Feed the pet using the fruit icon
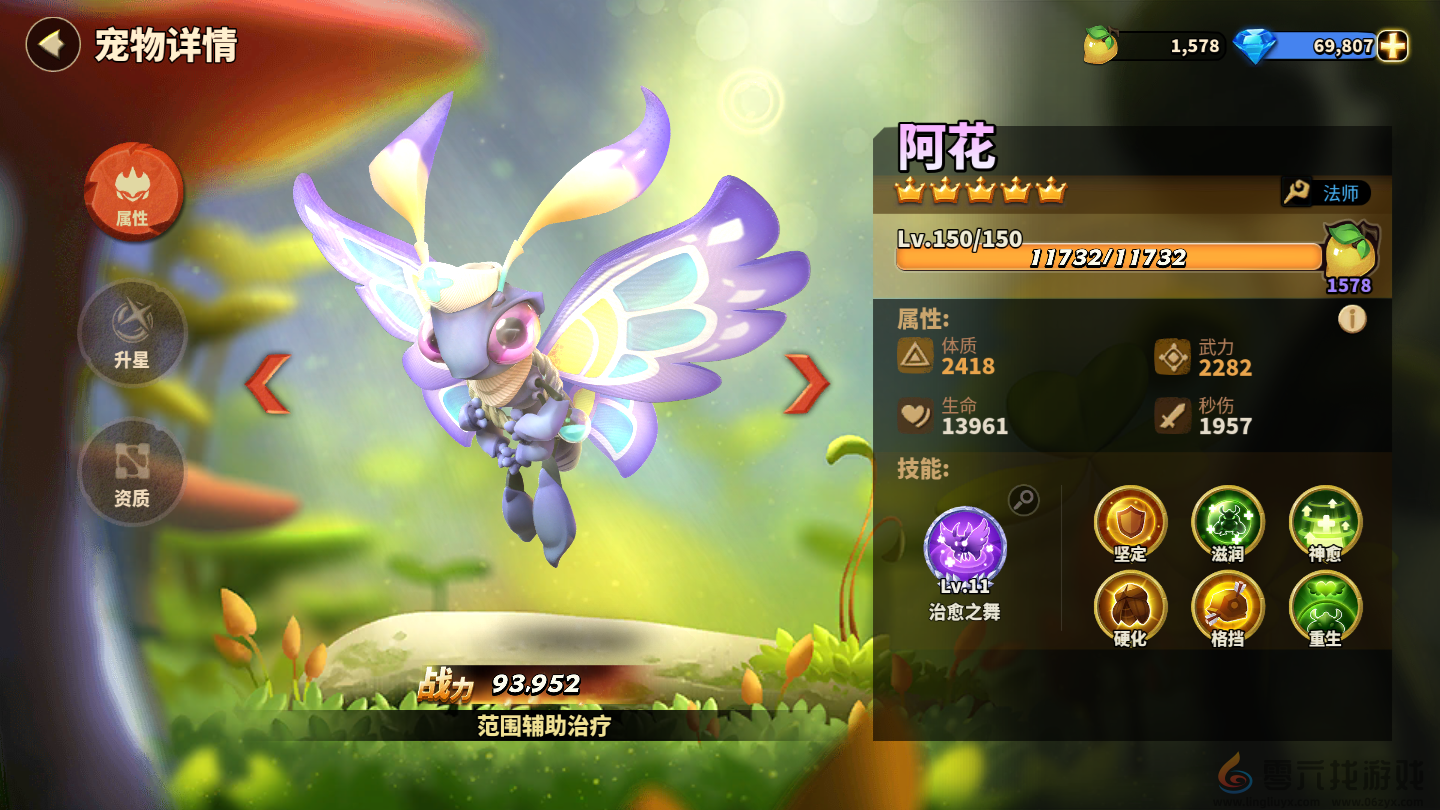 pos(1350,254)
